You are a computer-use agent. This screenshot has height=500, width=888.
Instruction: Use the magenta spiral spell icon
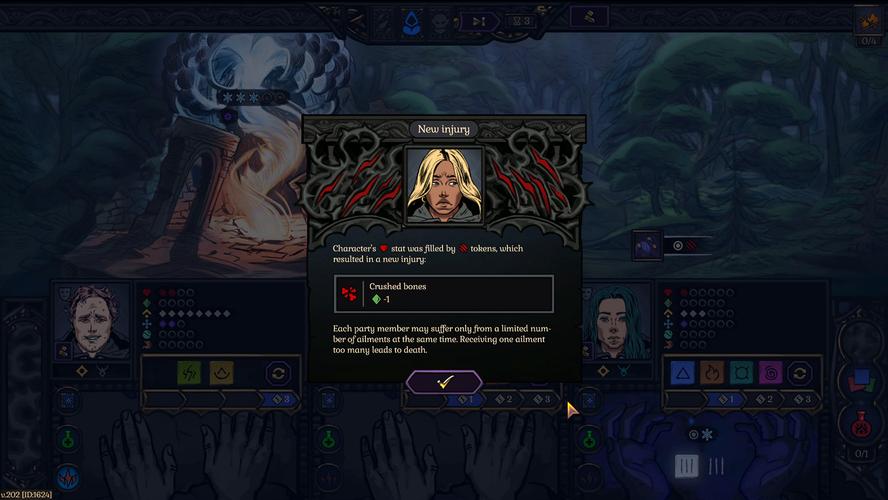tap(771, 373)
